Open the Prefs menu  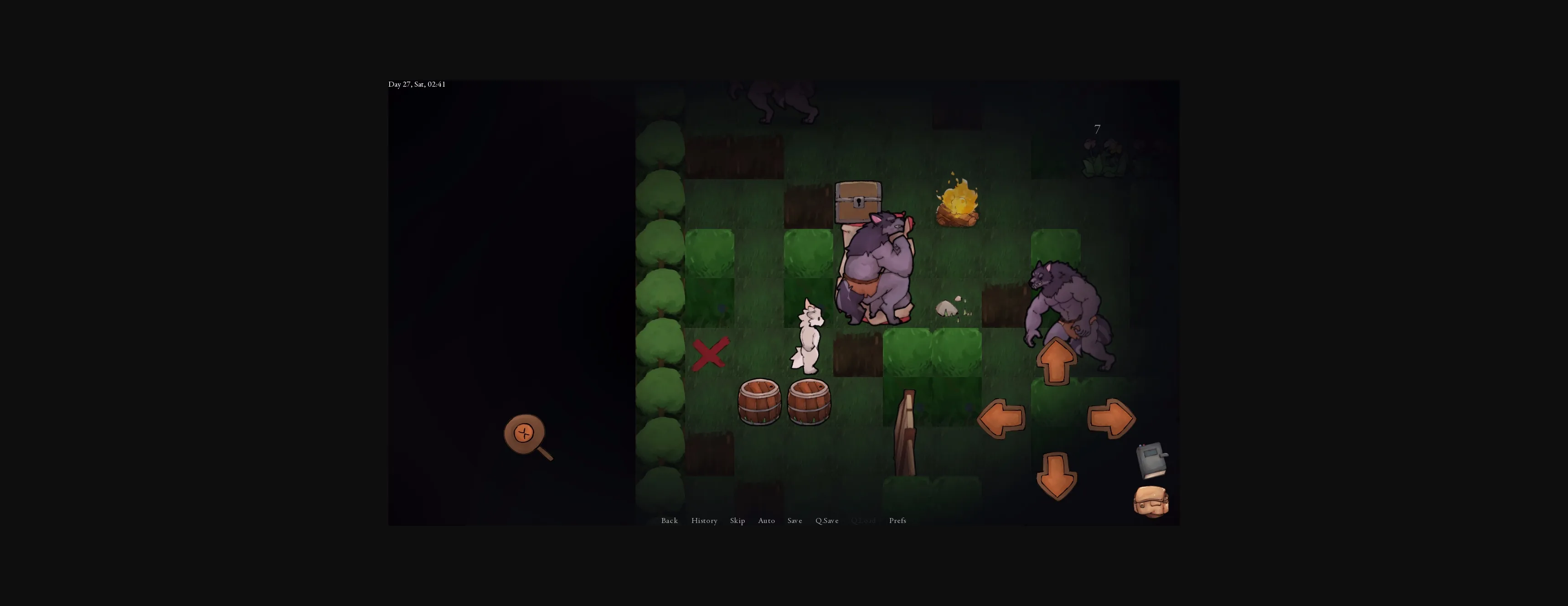click(897, 521)
